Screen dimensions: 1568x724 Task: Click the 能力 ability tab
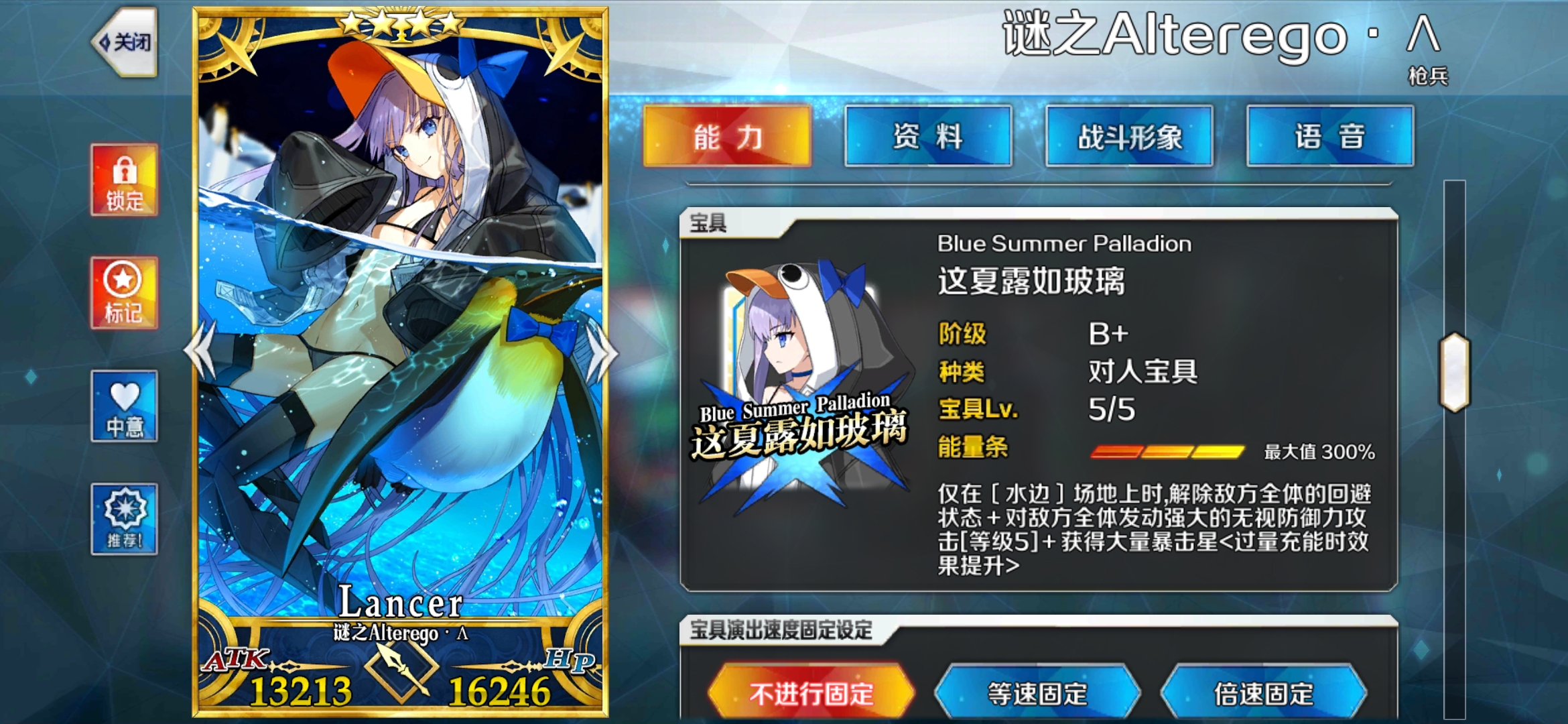pos(728,136)
